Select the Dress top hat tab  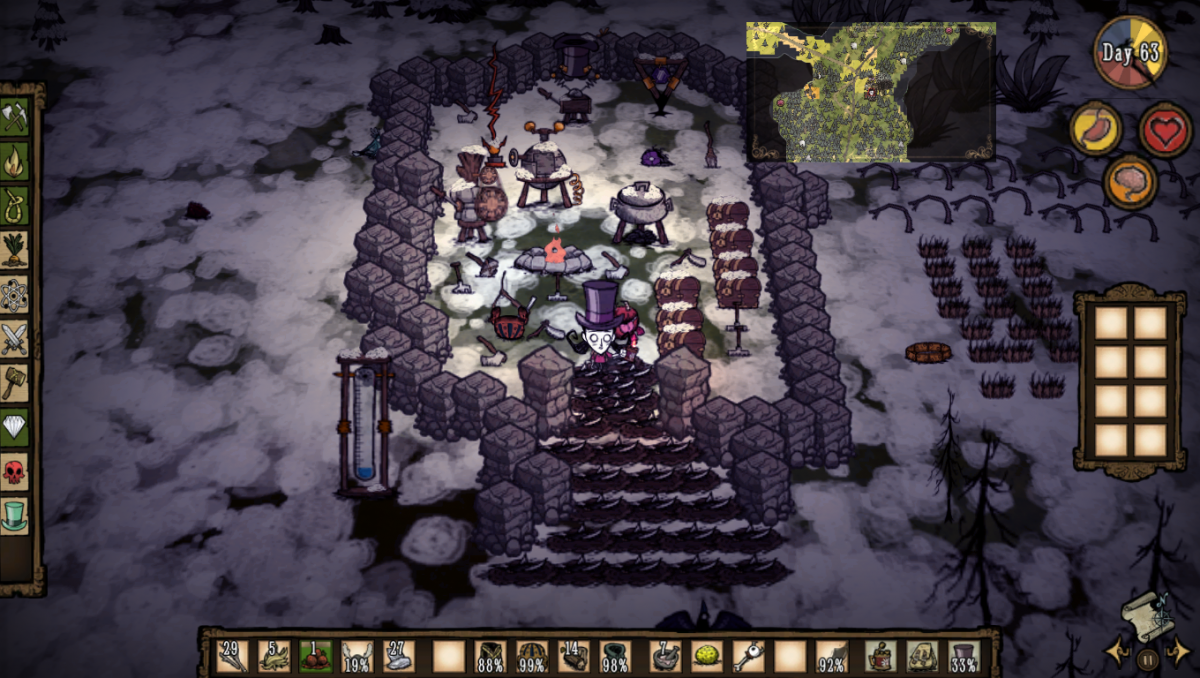[15, 516]
